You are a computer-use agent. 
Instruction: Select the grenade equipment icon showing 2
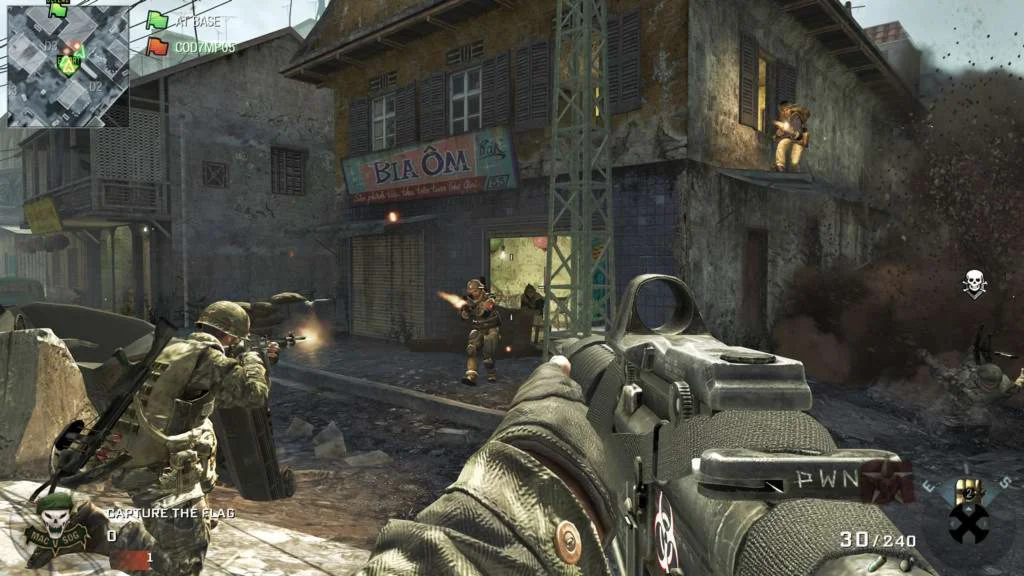coord(968,491)
